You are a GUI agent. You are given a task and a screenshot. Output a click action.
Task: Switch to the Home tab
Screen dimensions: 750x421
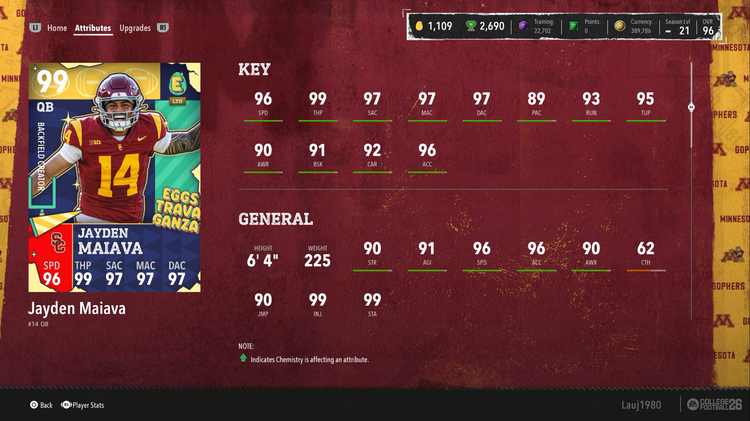click(x=57, y=28)
